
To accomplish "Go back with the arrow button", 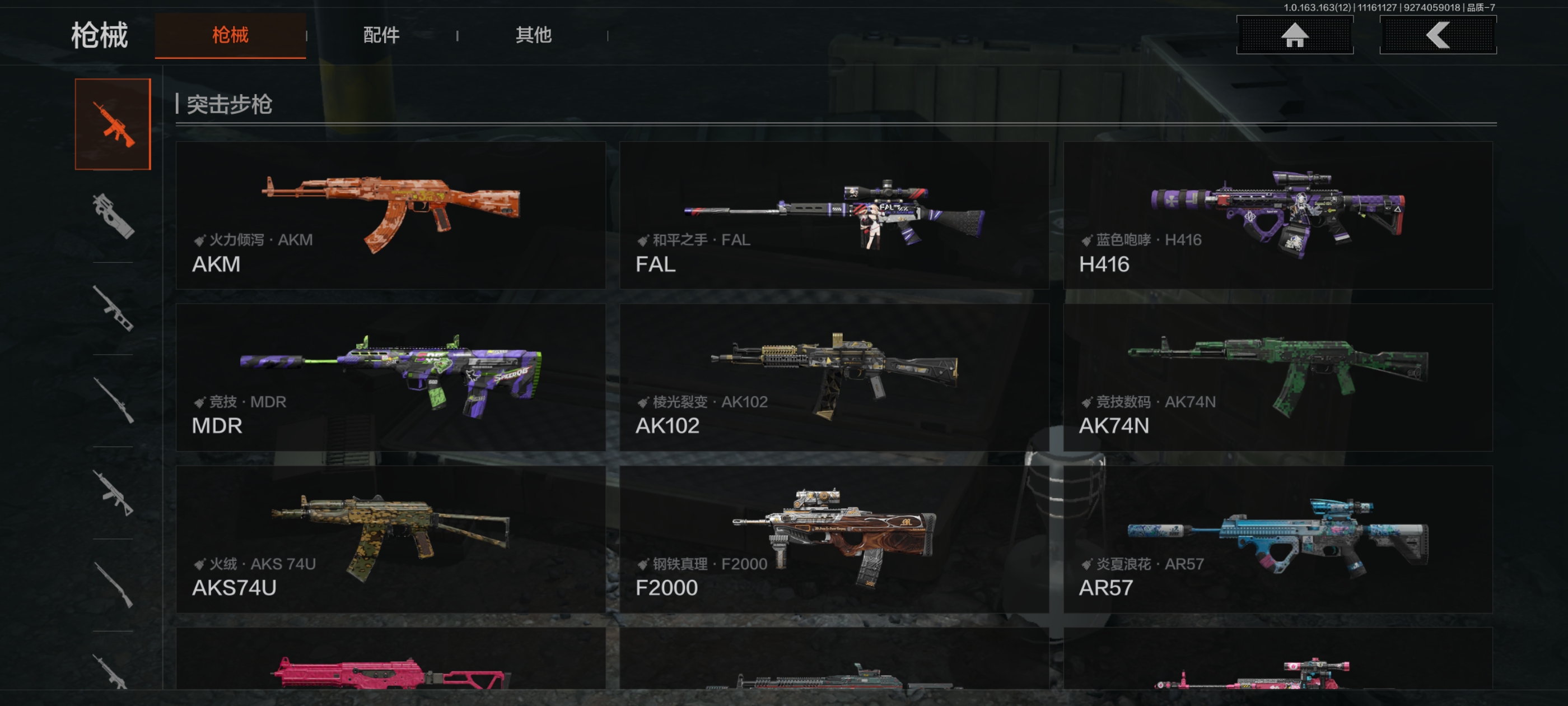I will (1437, 35).
